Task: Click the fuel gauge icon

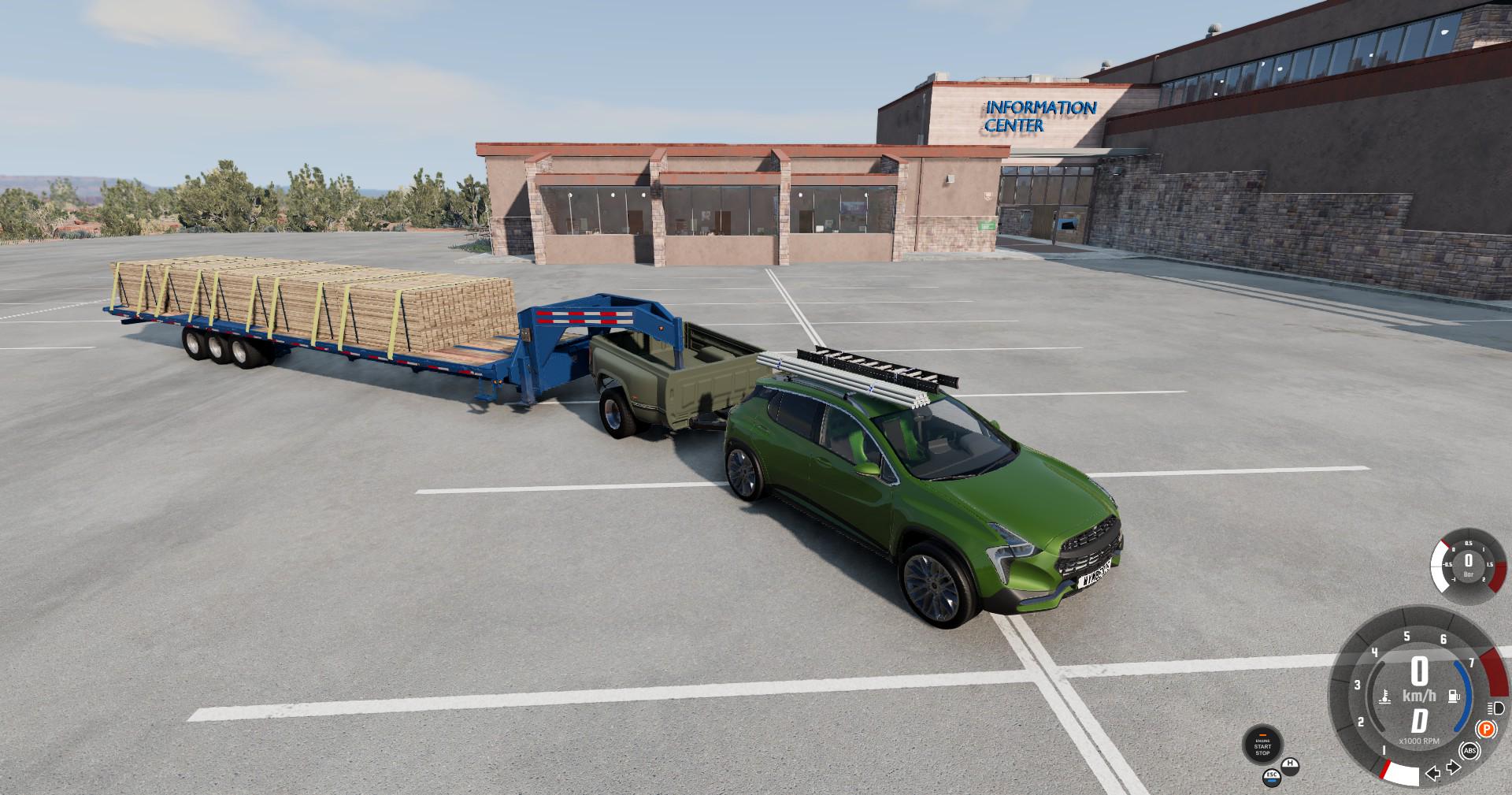Action: (1455, 695)
